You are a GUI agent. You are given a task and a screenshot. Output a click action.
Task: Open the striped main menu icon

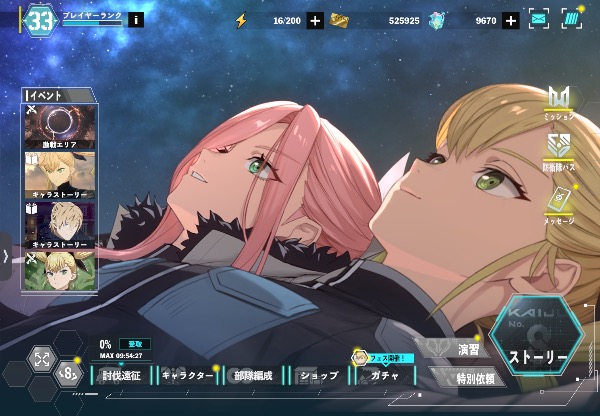point(571,19)
